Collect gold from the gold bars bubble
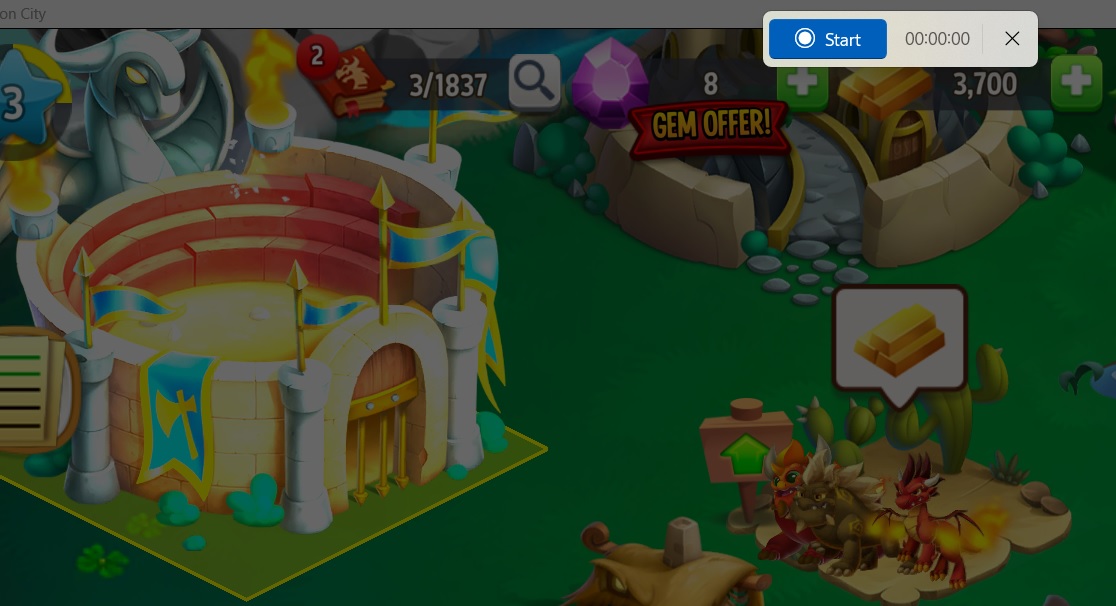Viewport: 1116px width, 606px height. (x=899, y=339)
